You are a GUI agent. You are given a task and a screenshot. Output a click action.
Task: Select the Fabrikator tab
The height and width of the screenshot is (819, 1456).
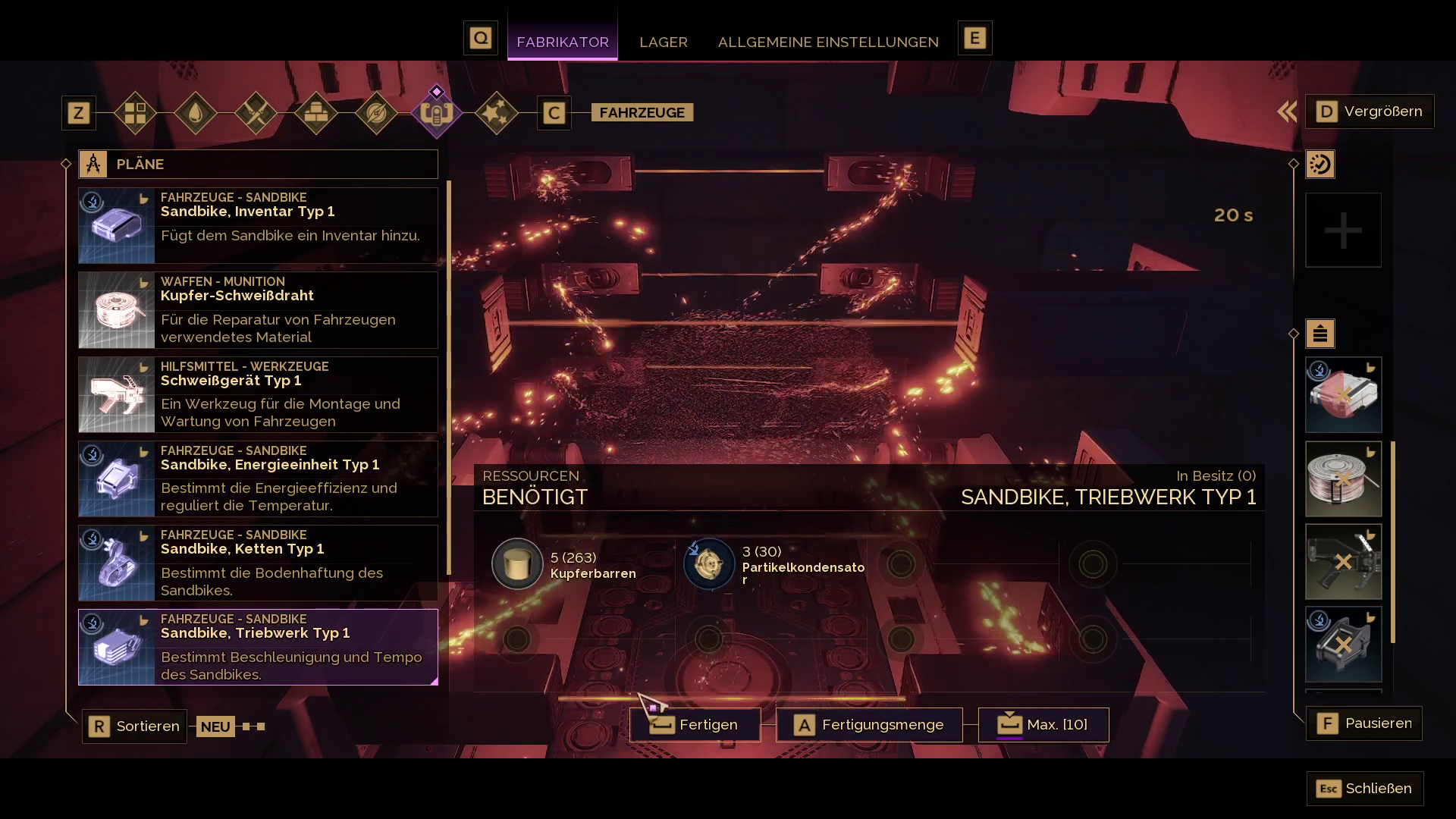point(562,42)
